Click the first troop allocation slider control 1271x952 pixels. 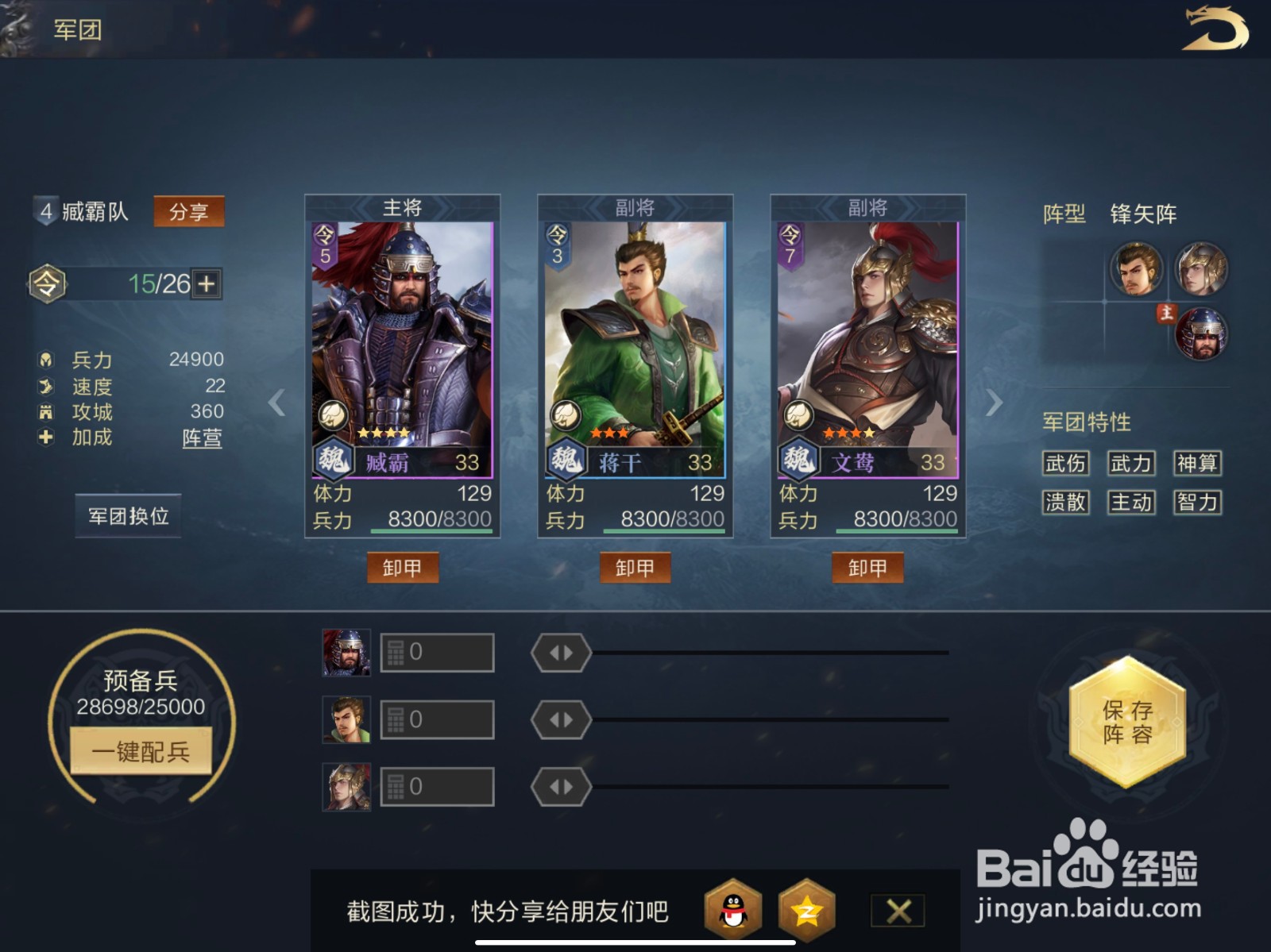pos(561,651)
